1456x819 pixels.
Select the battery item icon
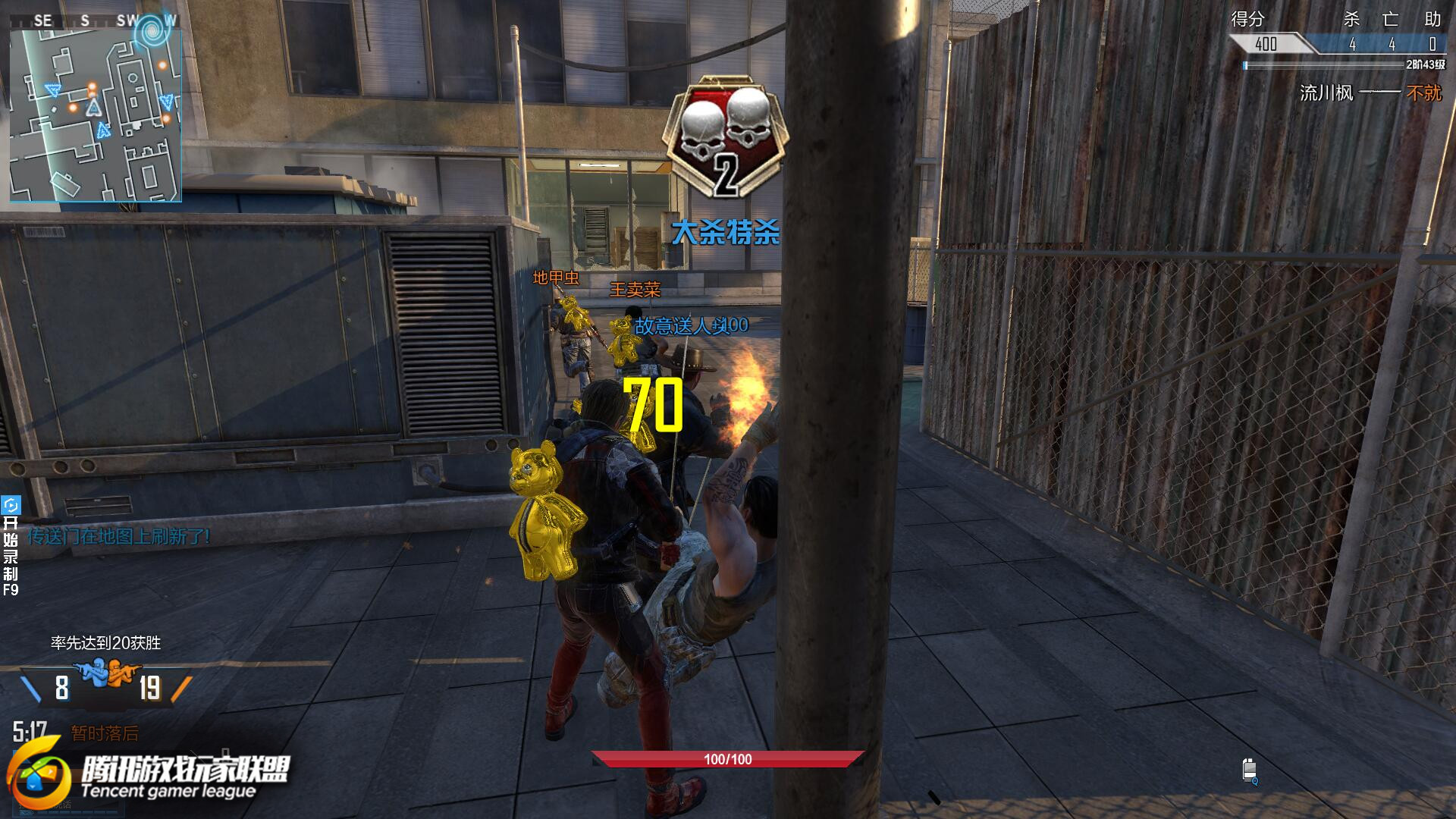pos(1249,770)
